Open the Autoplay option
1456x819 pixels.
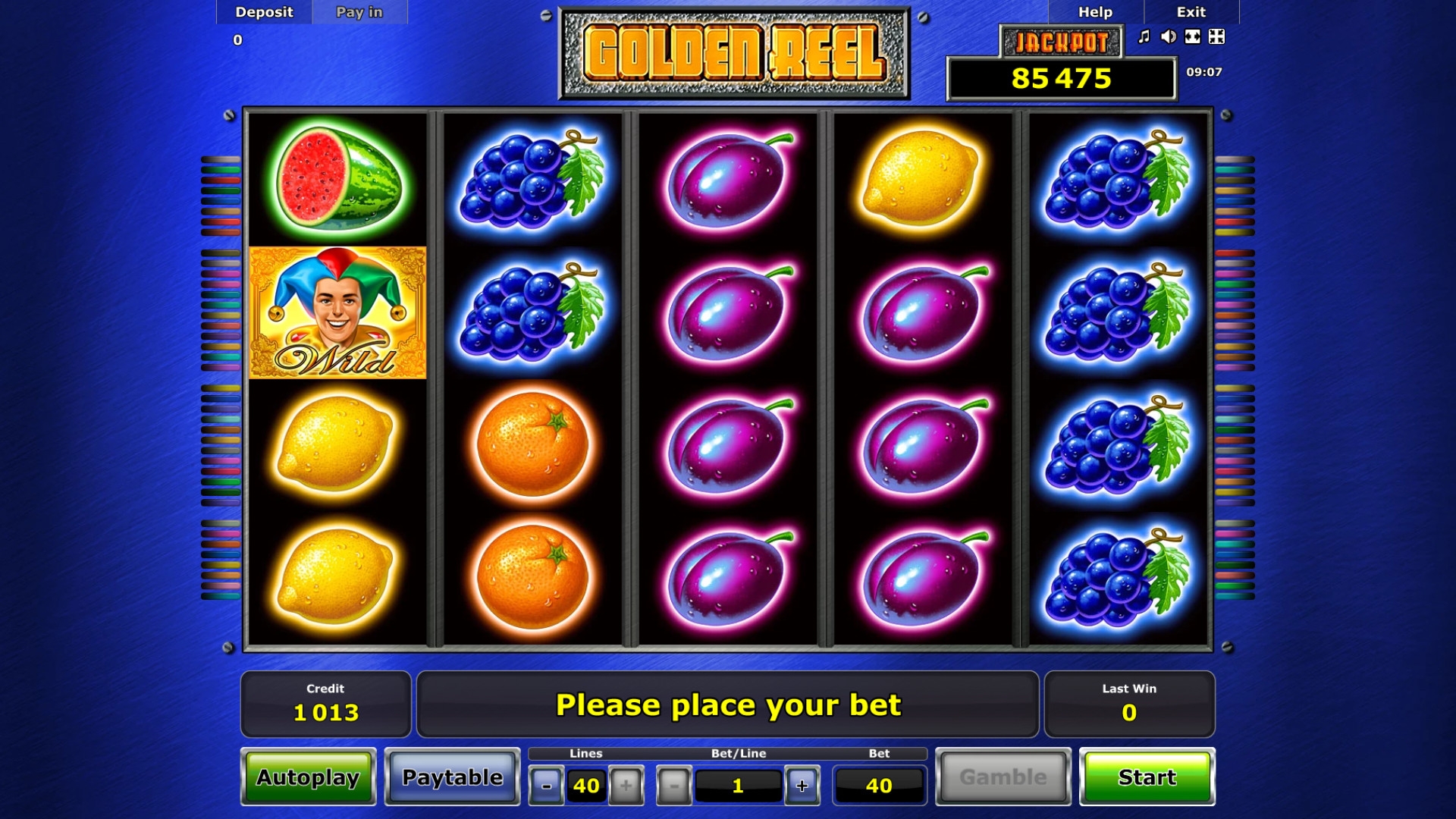(308, 777)
